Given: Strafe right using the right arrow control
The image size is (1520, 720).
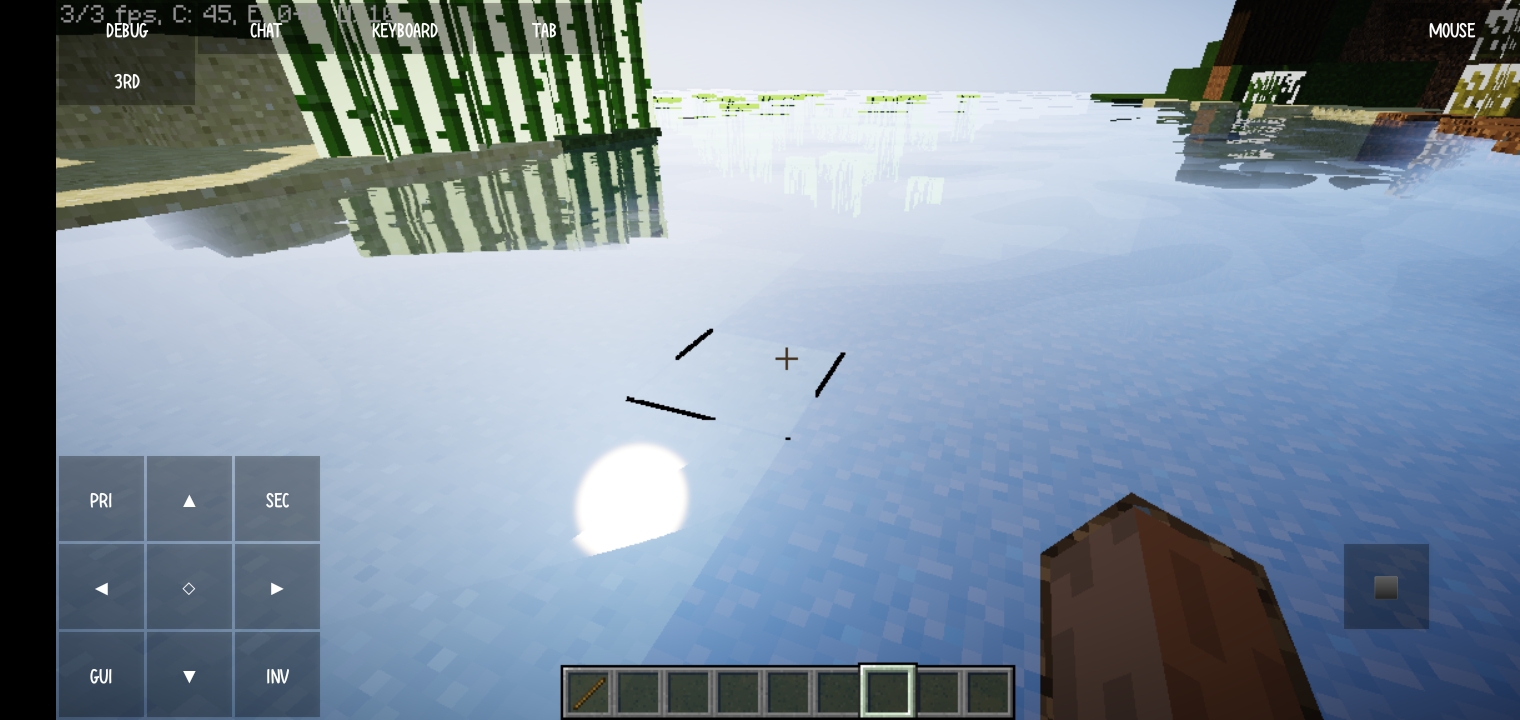Looking at the screenshot, I should (277, 588).
